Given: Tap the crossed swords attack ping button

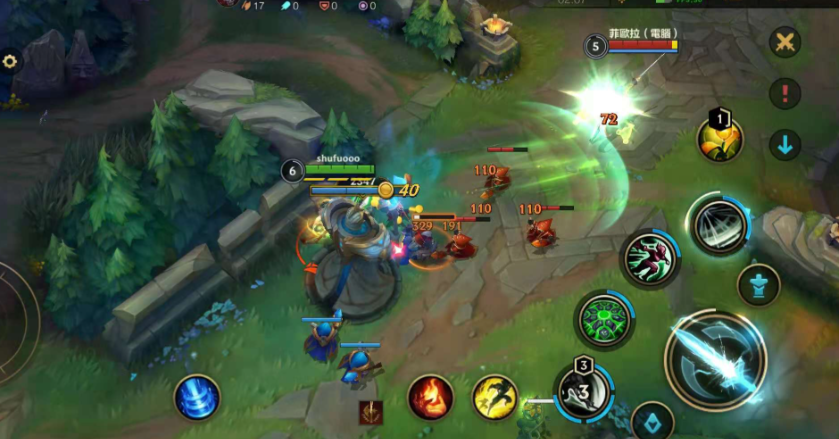Looking at the screenshot, I should point(785,43).
